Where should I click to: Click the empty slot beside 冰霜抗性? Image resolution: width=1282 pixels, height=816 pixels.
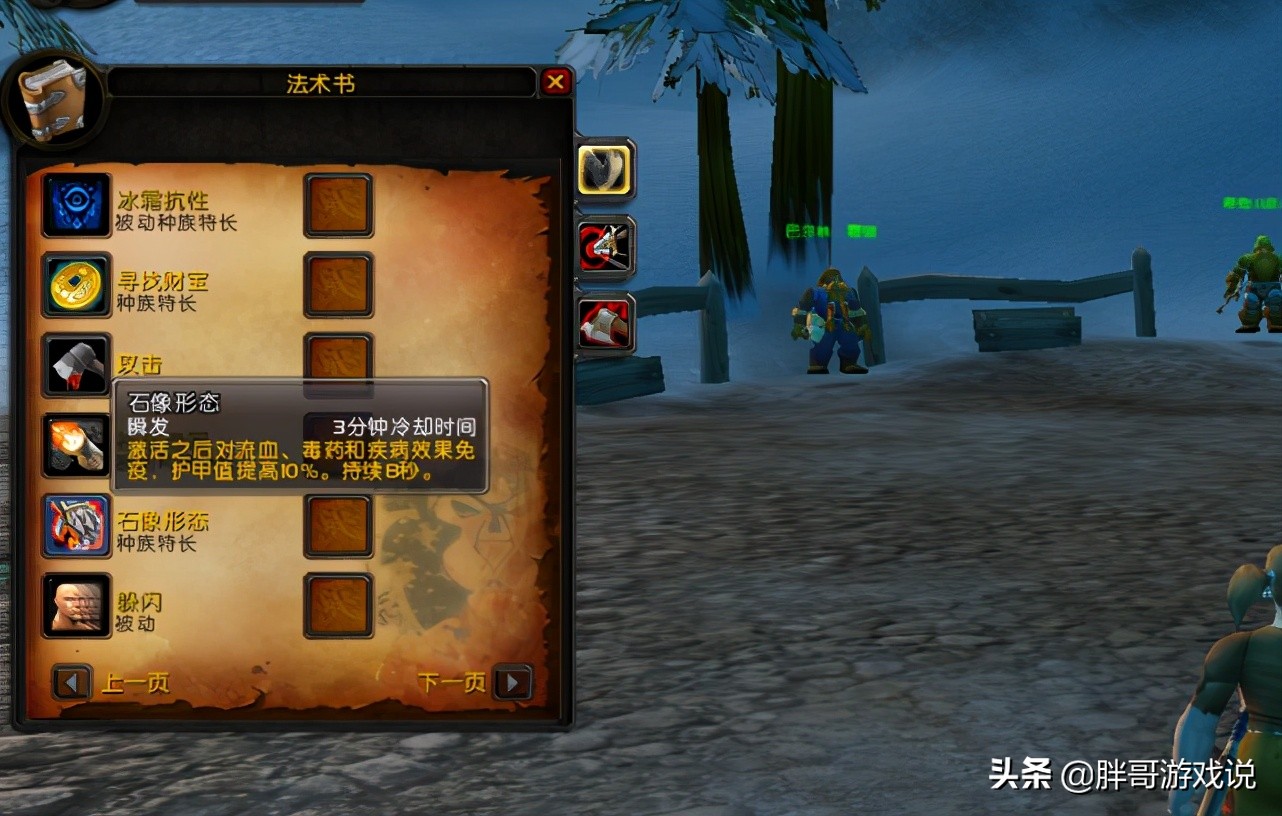[339, 206]
